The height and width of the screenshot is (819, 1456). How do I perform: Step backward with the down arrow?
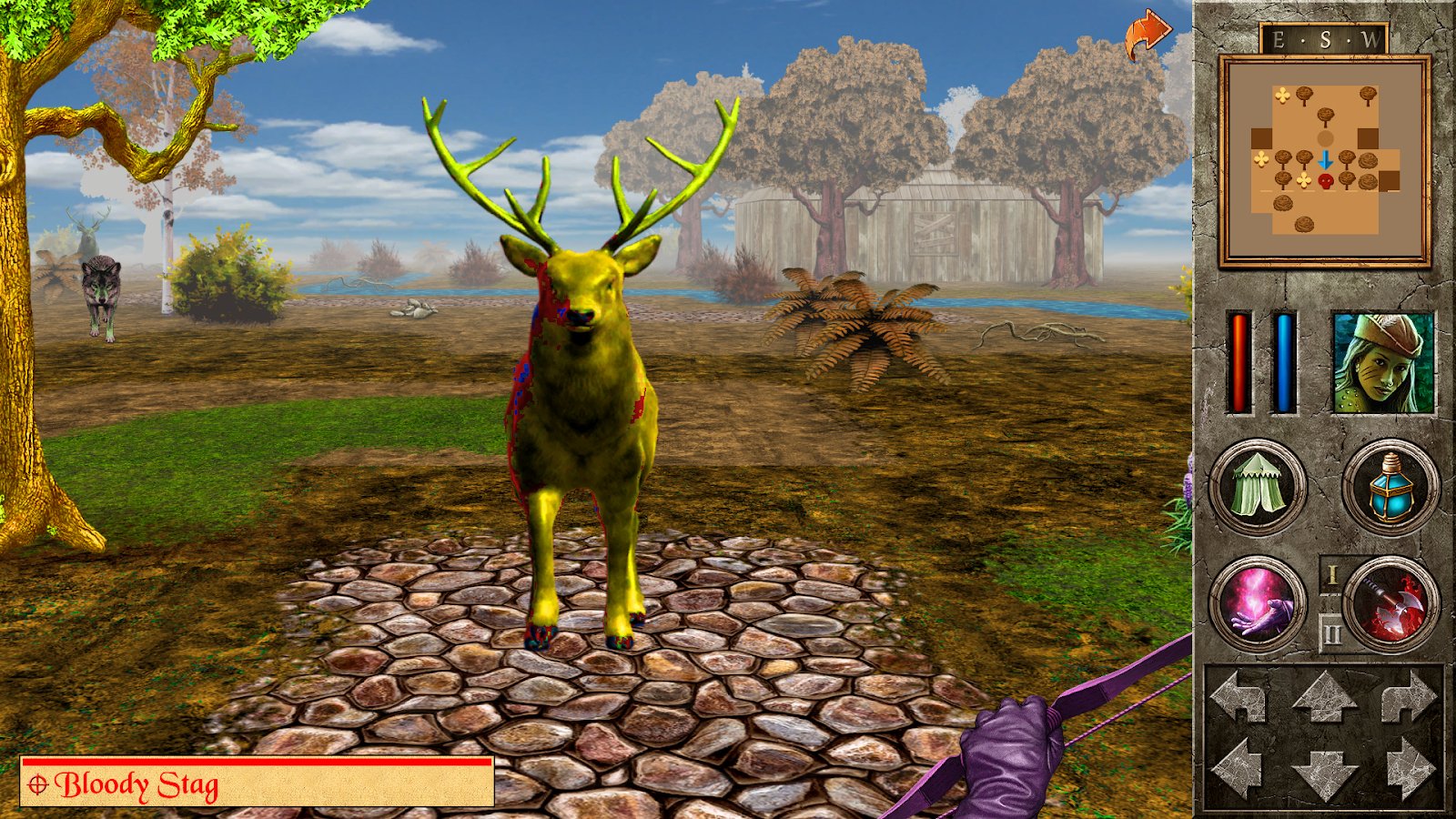pyautogui.click(x=1324, y=773)
